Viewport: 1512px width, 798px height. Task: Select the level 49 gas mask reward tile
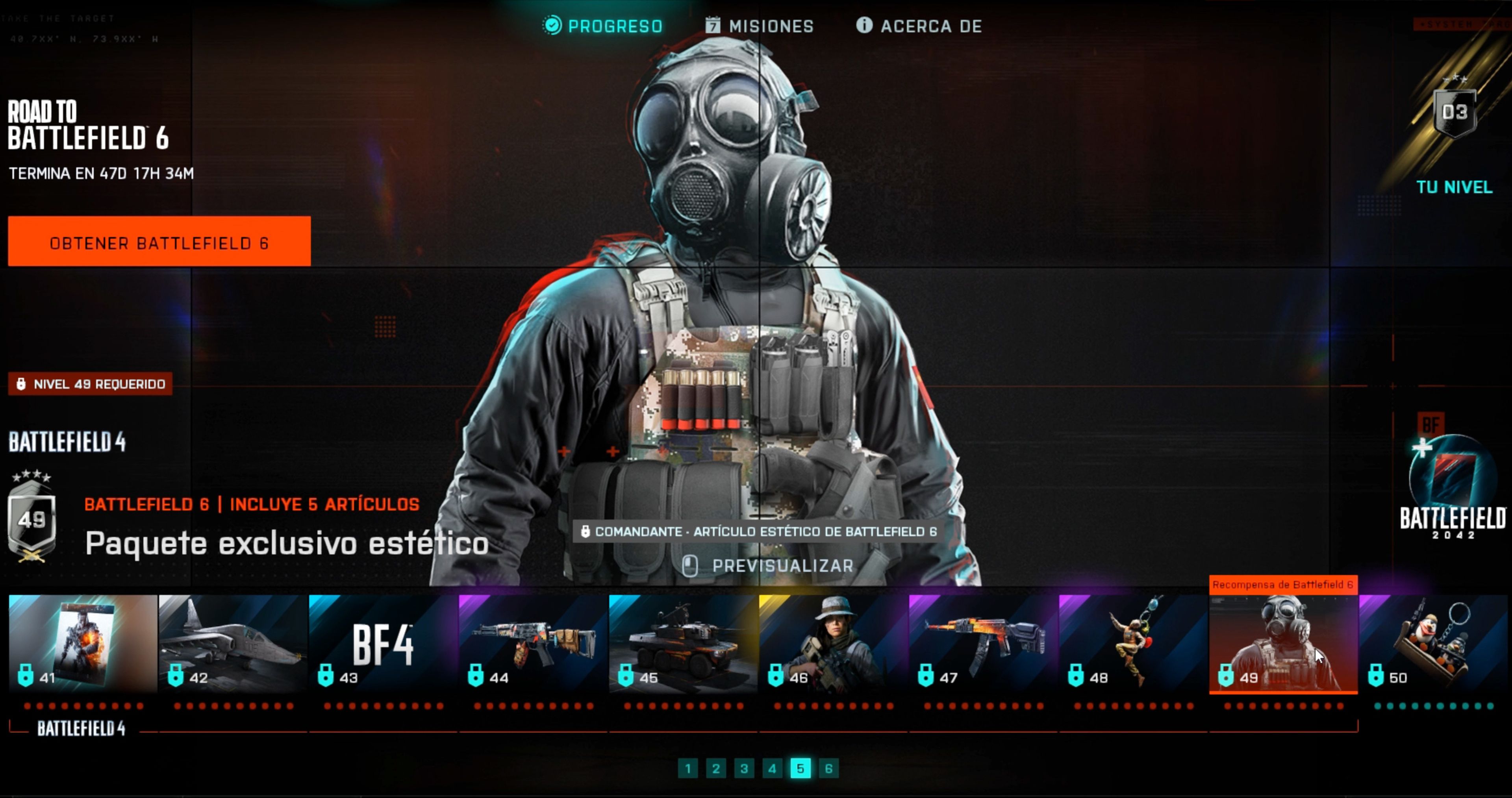[x=1283, y=642]
